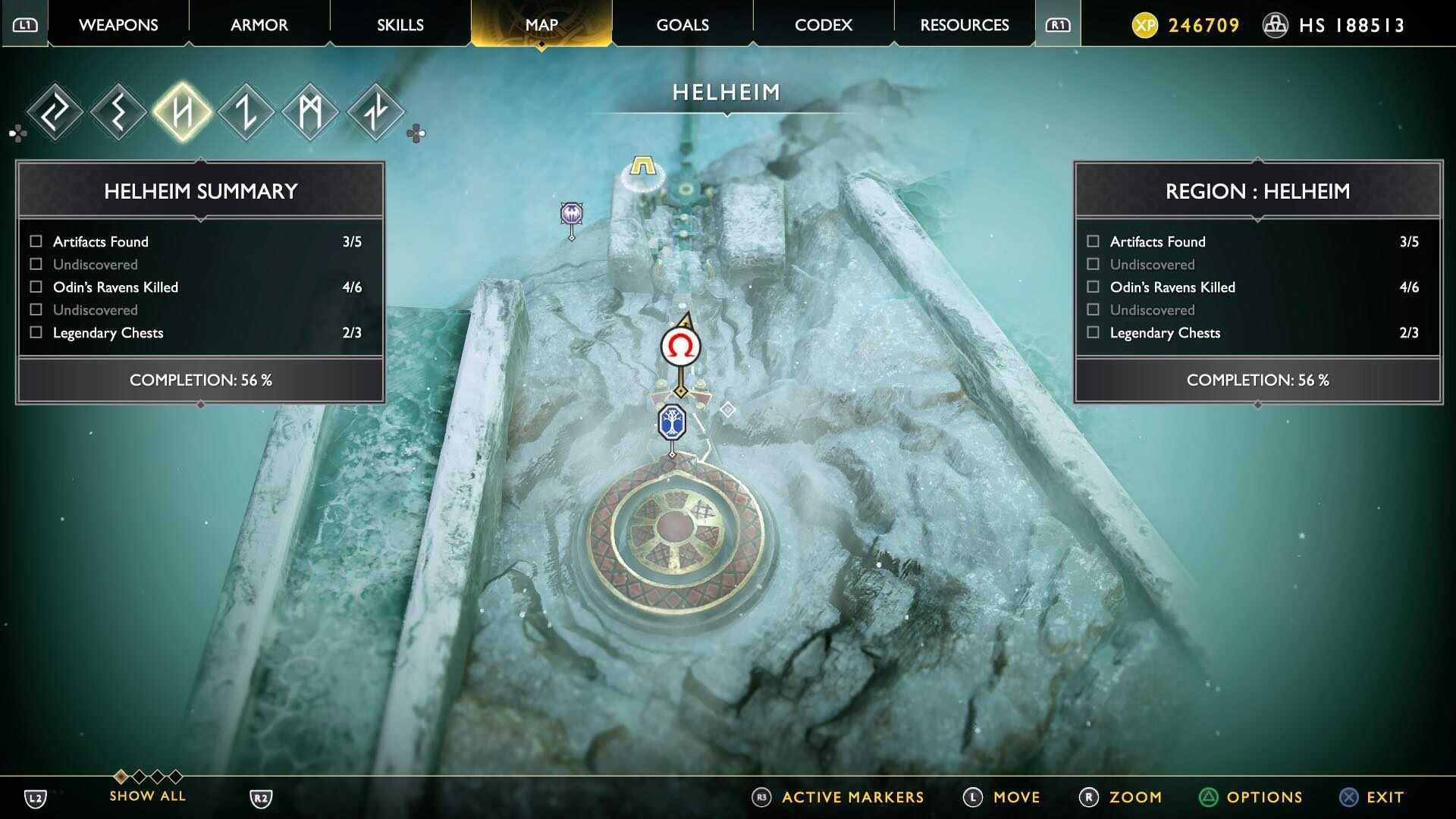Check the Legendary Chests box in Region panel
The height and width of the screenshot is (819, 1456).
click(x=1092, y=332)
